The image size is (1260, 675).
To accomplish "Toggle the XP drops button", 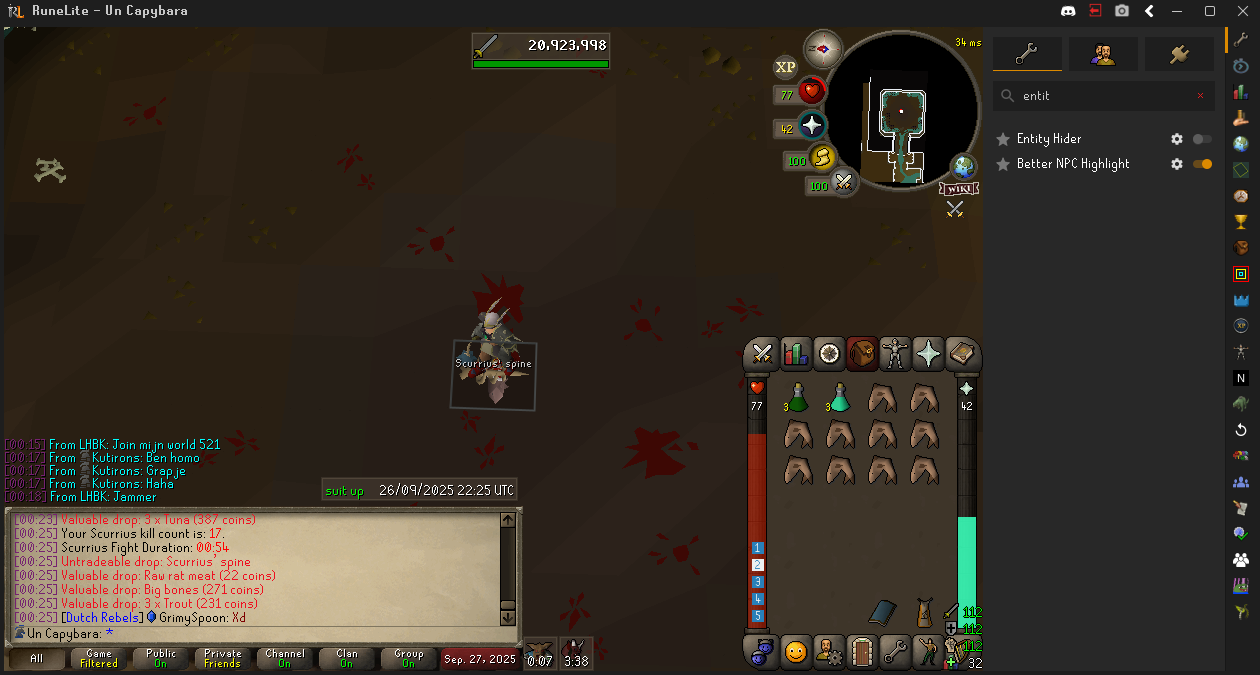I will [x=785, y=67].
